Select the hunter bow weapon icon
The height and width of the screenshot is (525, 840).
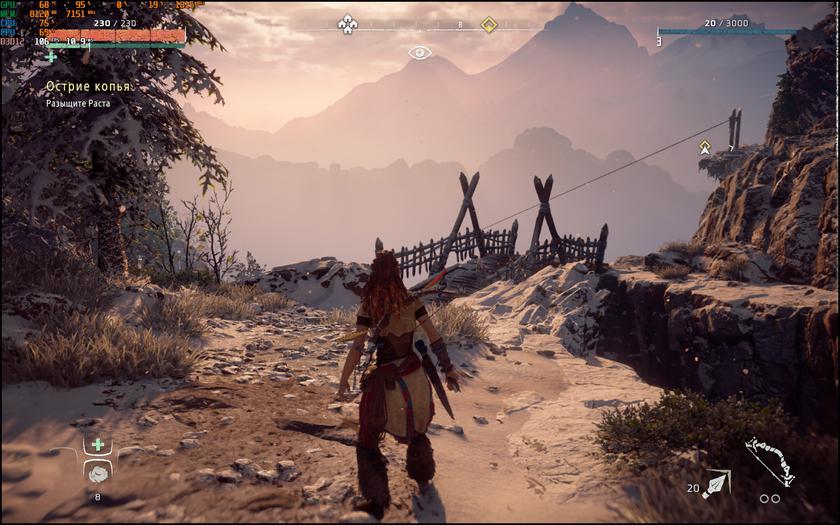click(770, 462)
